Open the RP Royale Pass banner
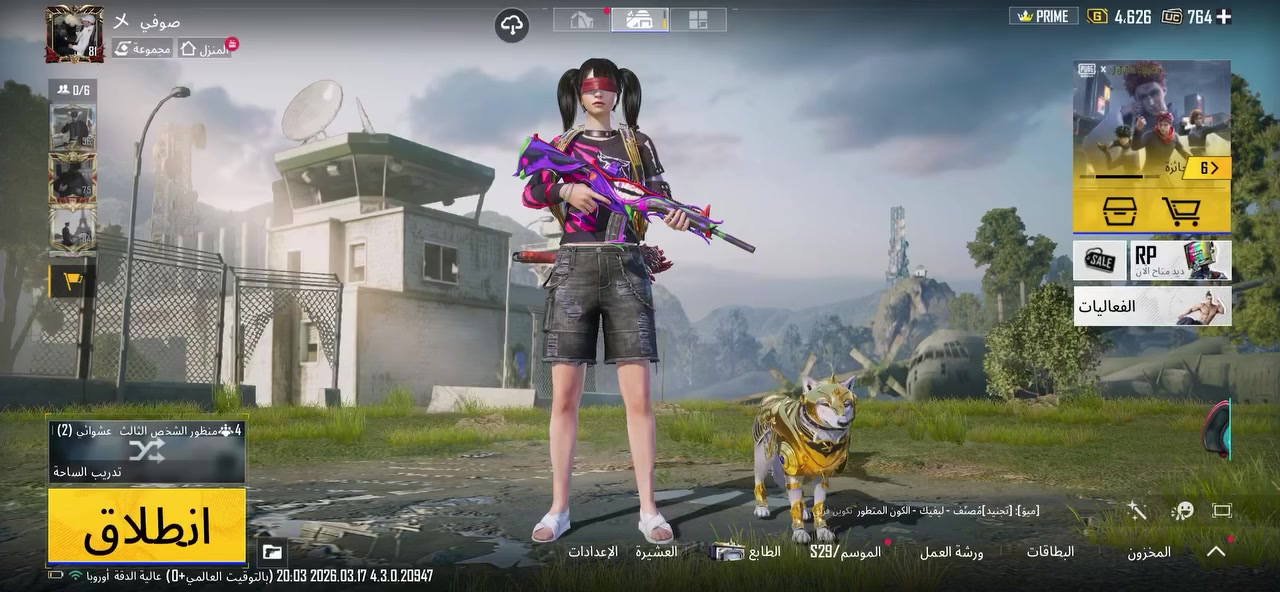Viewport: 1280px width, 592px height. click(1181, 261)
